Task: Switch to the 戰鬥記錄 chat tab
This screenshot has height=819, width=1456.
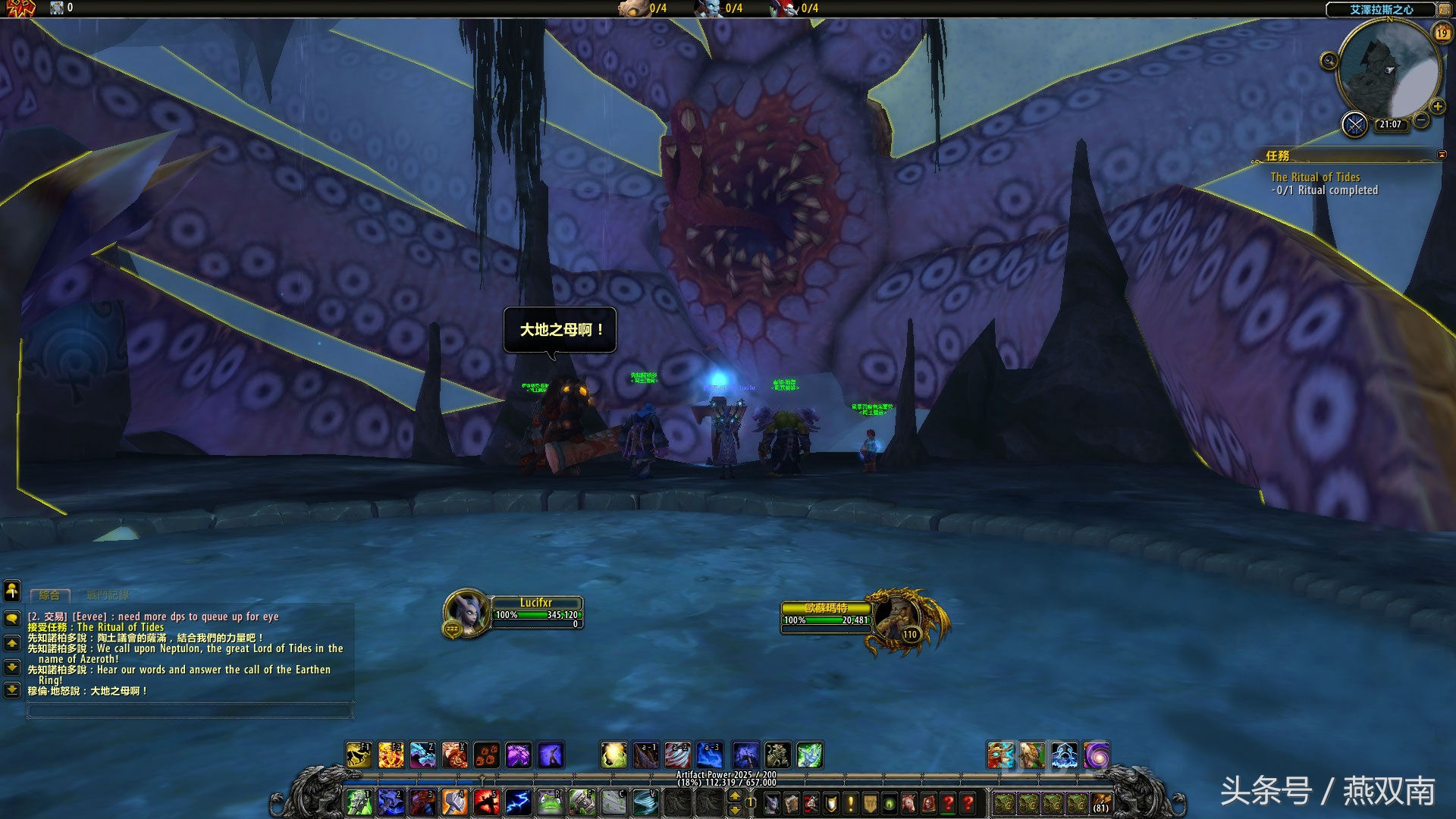Action: coord(108,595)
